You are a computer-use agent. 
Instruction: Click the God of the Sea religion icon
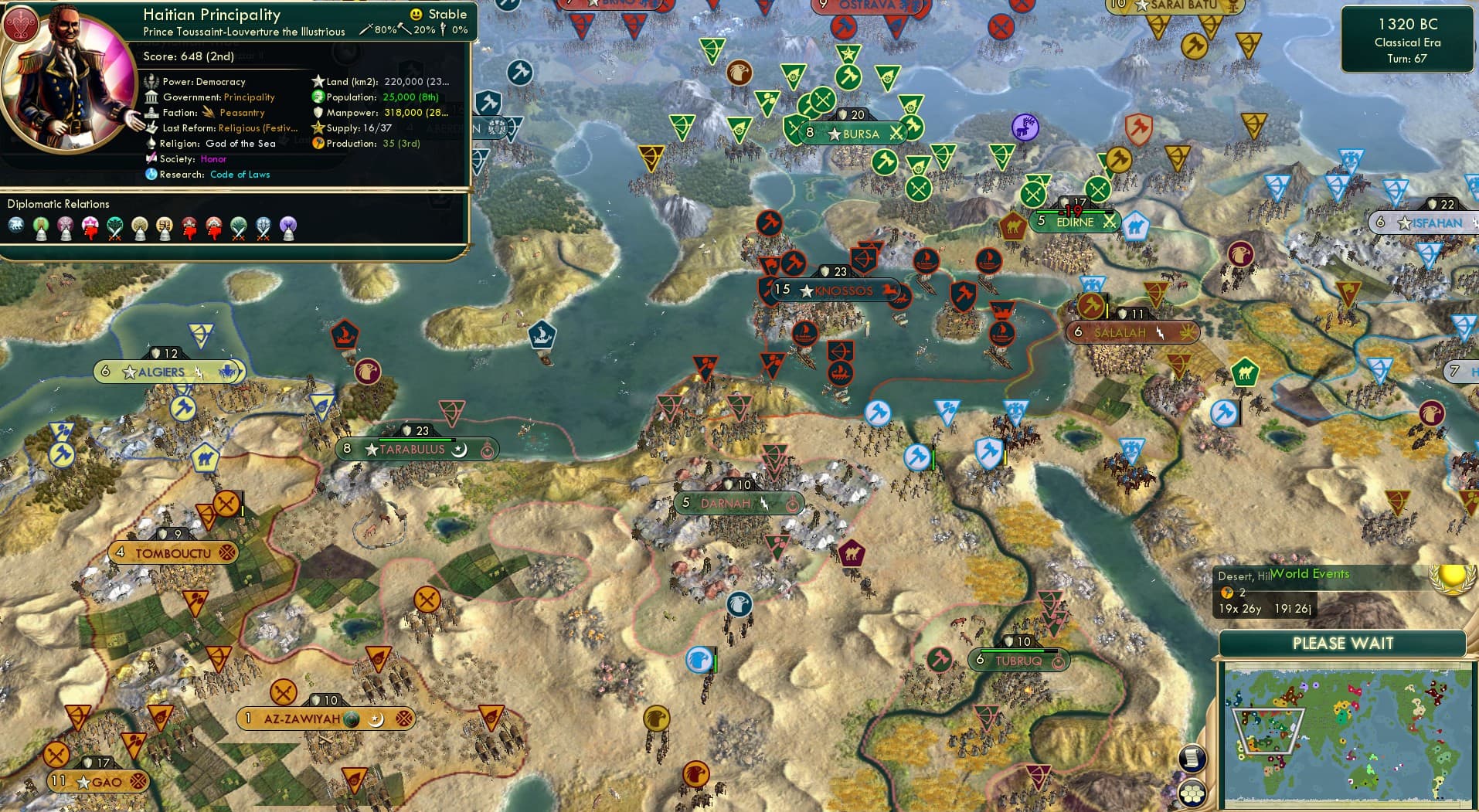pyautogui.click(x=151, y=143)
